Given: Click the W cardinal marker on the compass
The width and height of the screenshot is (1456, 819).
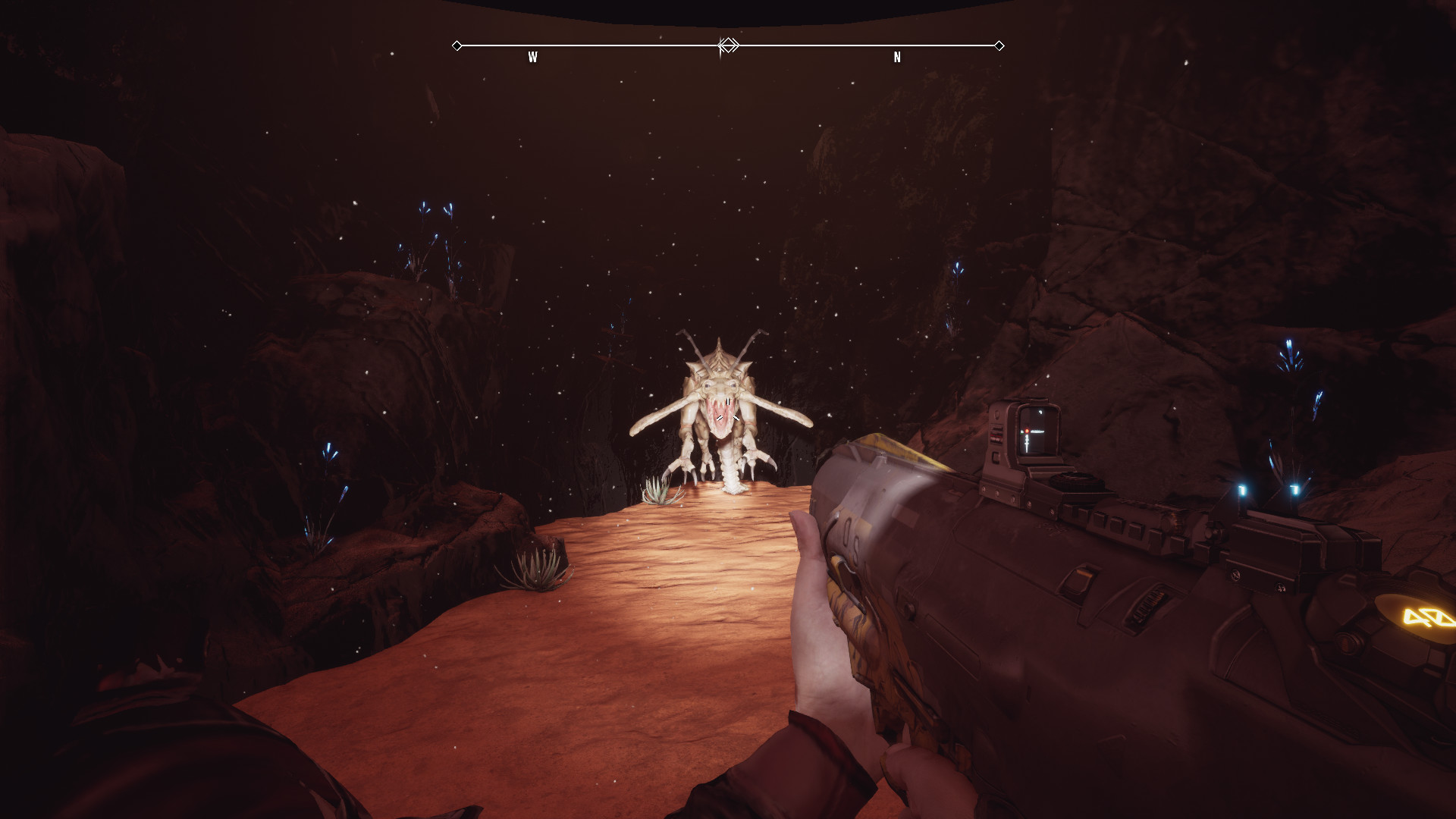Looking at the screenshot, I should (x=533, y=56).
